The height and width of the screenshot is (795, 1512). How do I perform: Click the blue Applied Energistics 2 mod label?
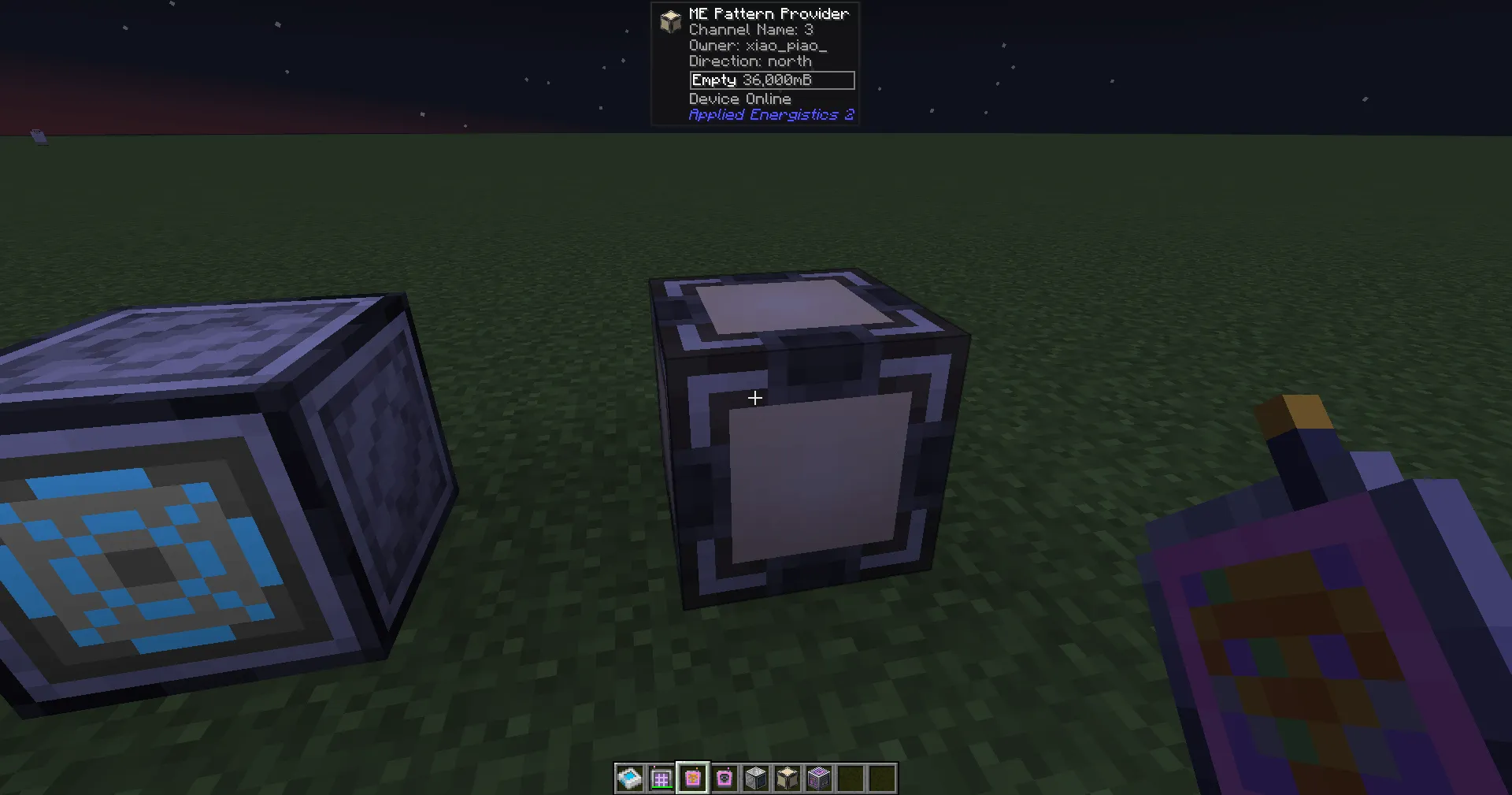770,114
